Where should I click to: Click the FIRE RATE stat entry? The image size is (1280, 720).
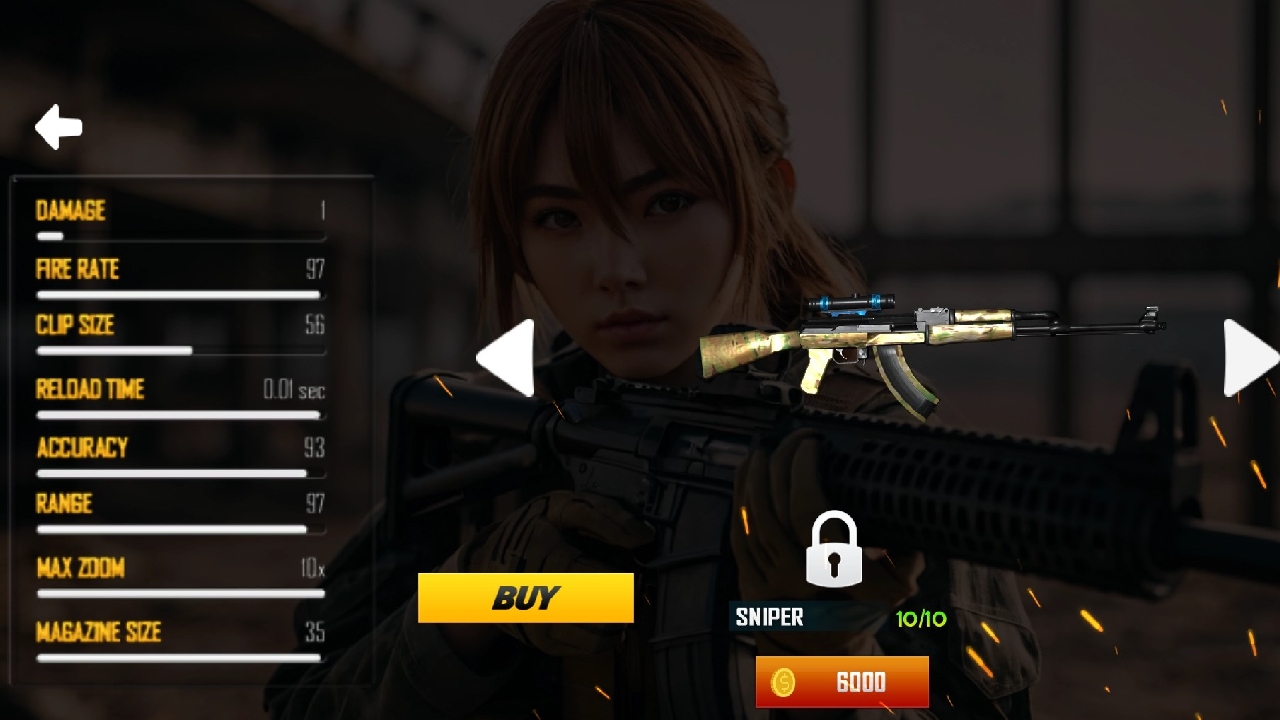[76, 270]
